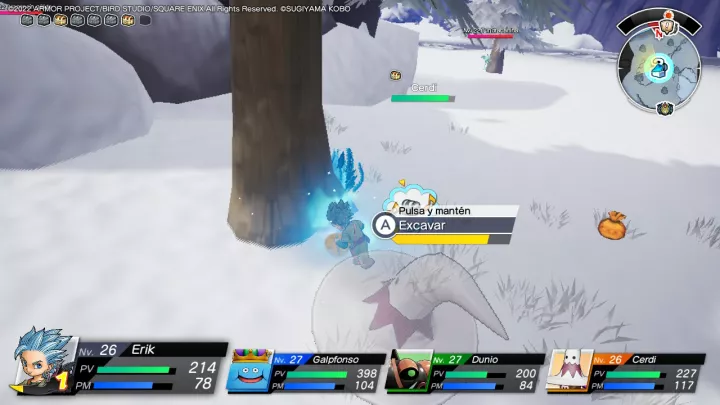The width and height of the screenshot is (720, 405).
Task: Click the Excavar action prompt
Action: point(443,226)
